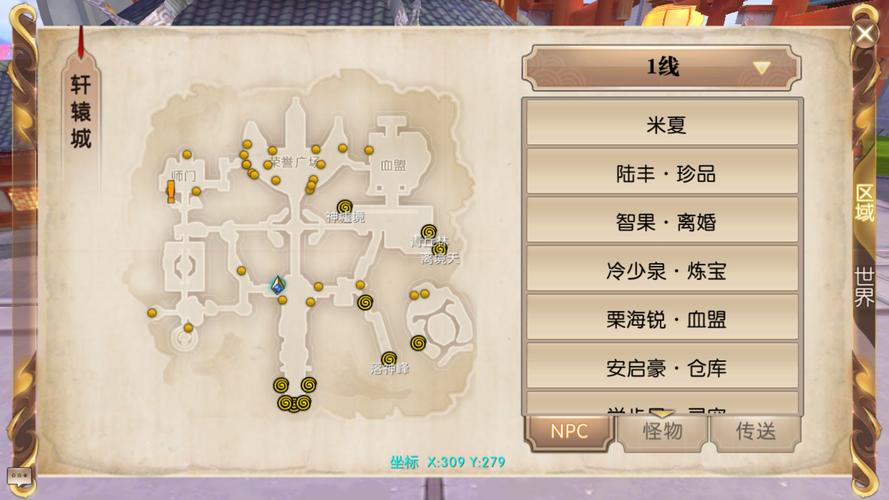Select the 洛神峰 portal marker
The image size is (889, 500).
click(x=389, y=358)
